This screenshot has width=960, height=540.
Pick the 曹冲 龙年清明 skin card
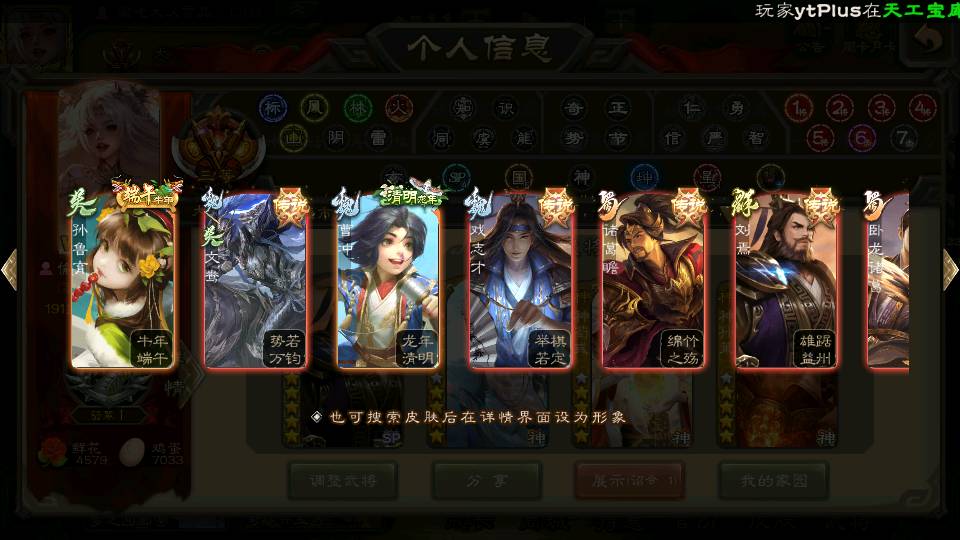pyautogui.click(x=388, y=282)
